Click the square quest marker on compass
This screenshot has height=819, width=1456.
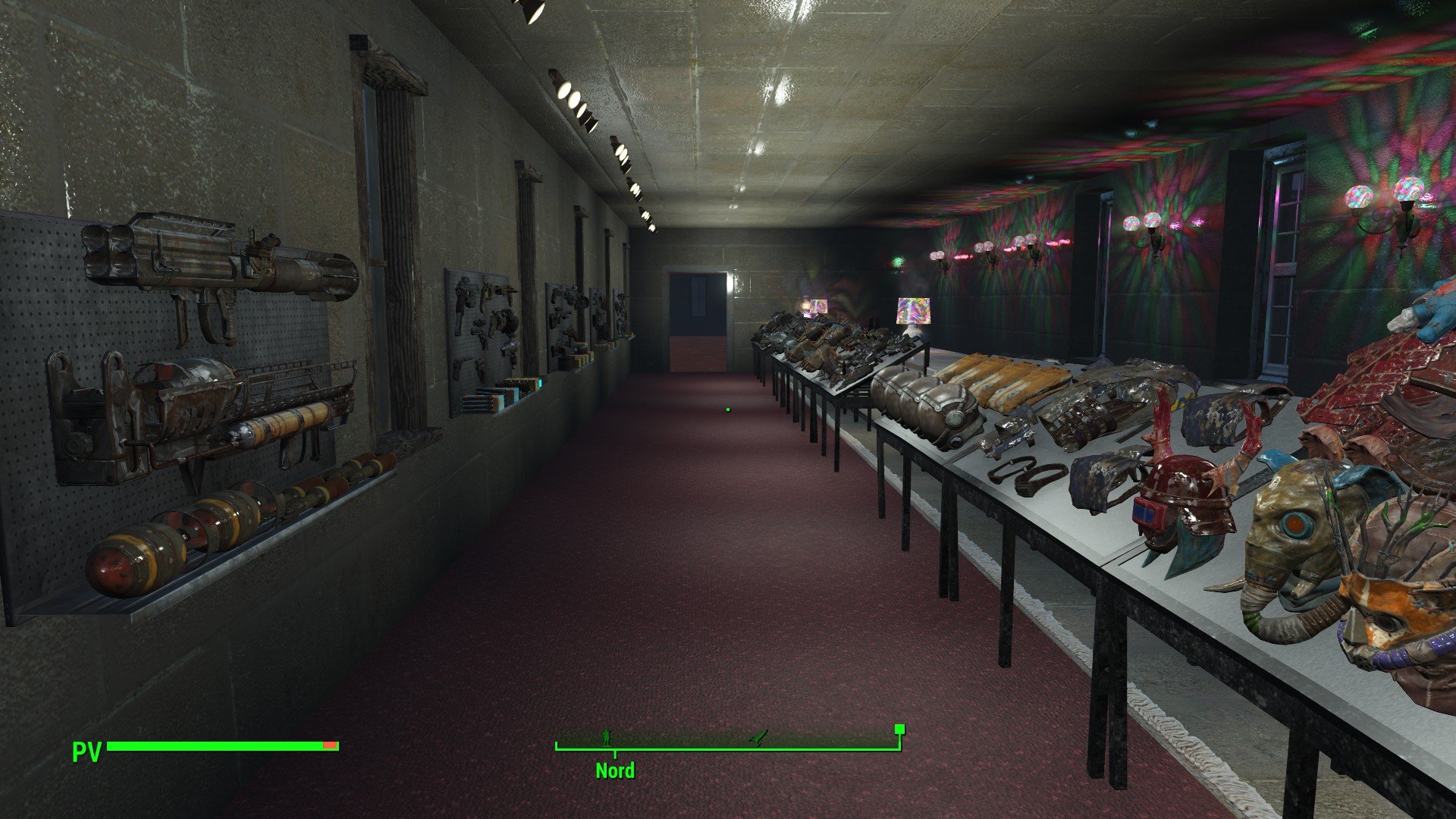pyautogui.click(x=899, y=730)
